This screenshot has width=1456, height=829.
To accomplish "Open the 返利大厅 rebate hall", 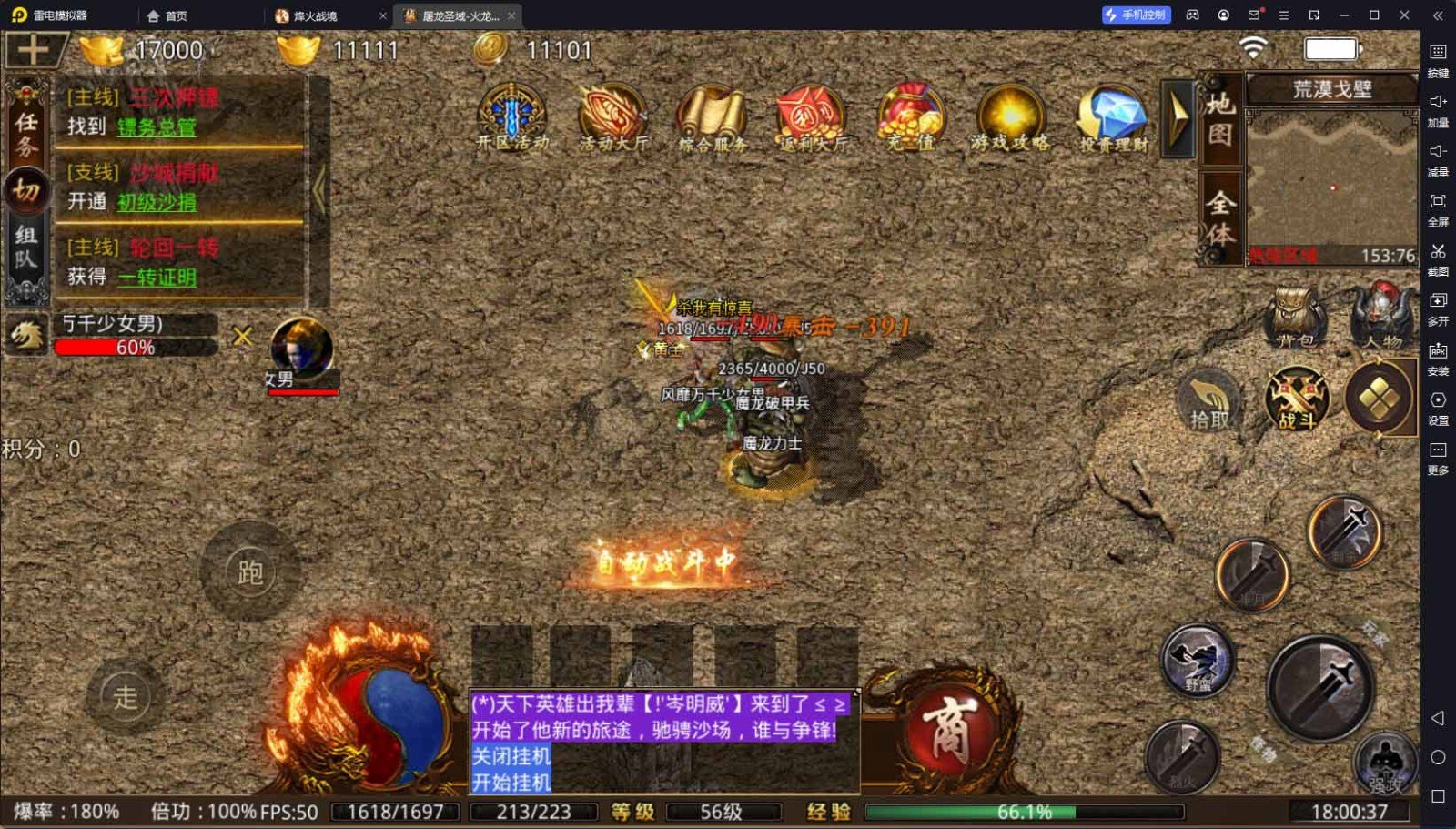I will click(x=812, y=118).
